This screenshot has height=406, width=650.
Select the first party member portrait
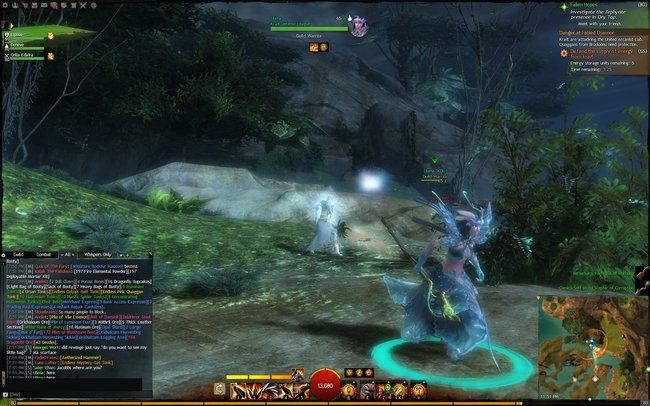(x=7, y=34)
